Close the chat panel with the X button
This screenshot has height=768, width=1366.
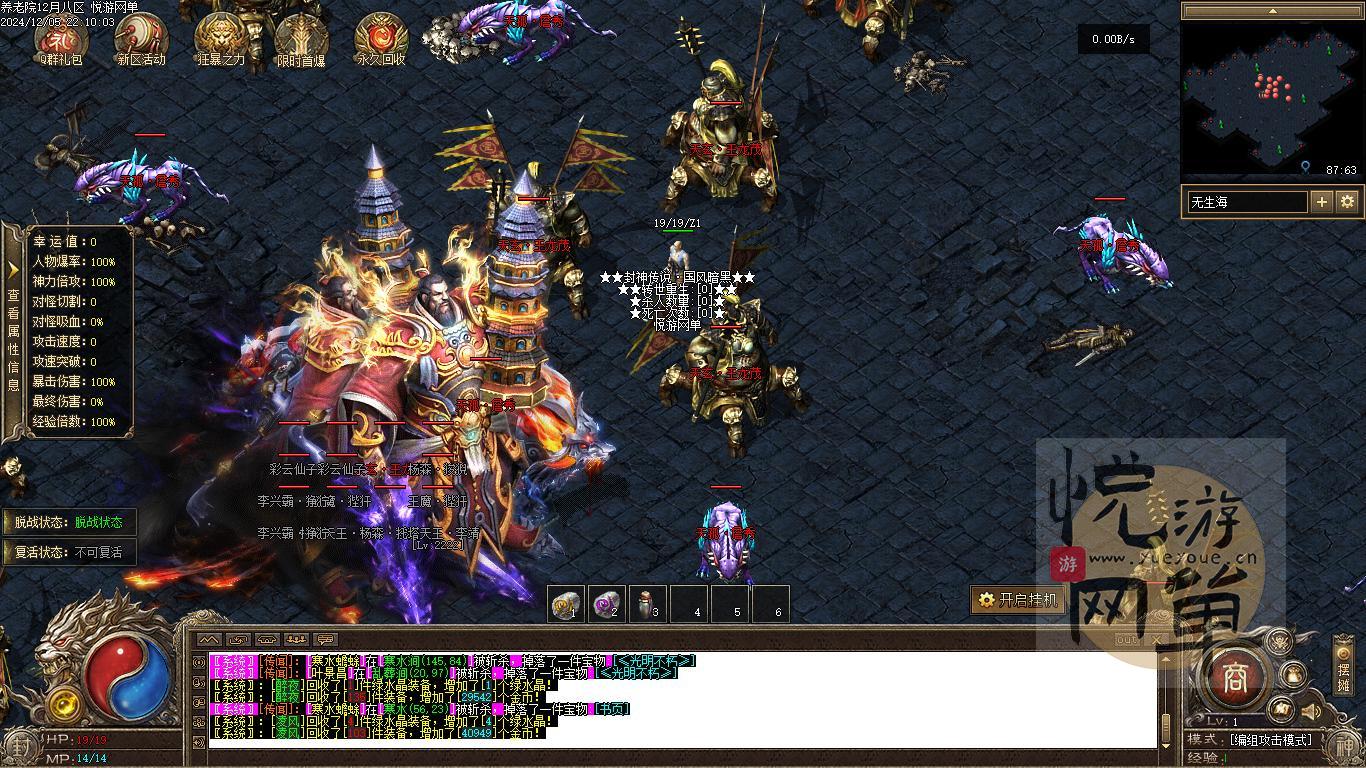pos(1157,640)
